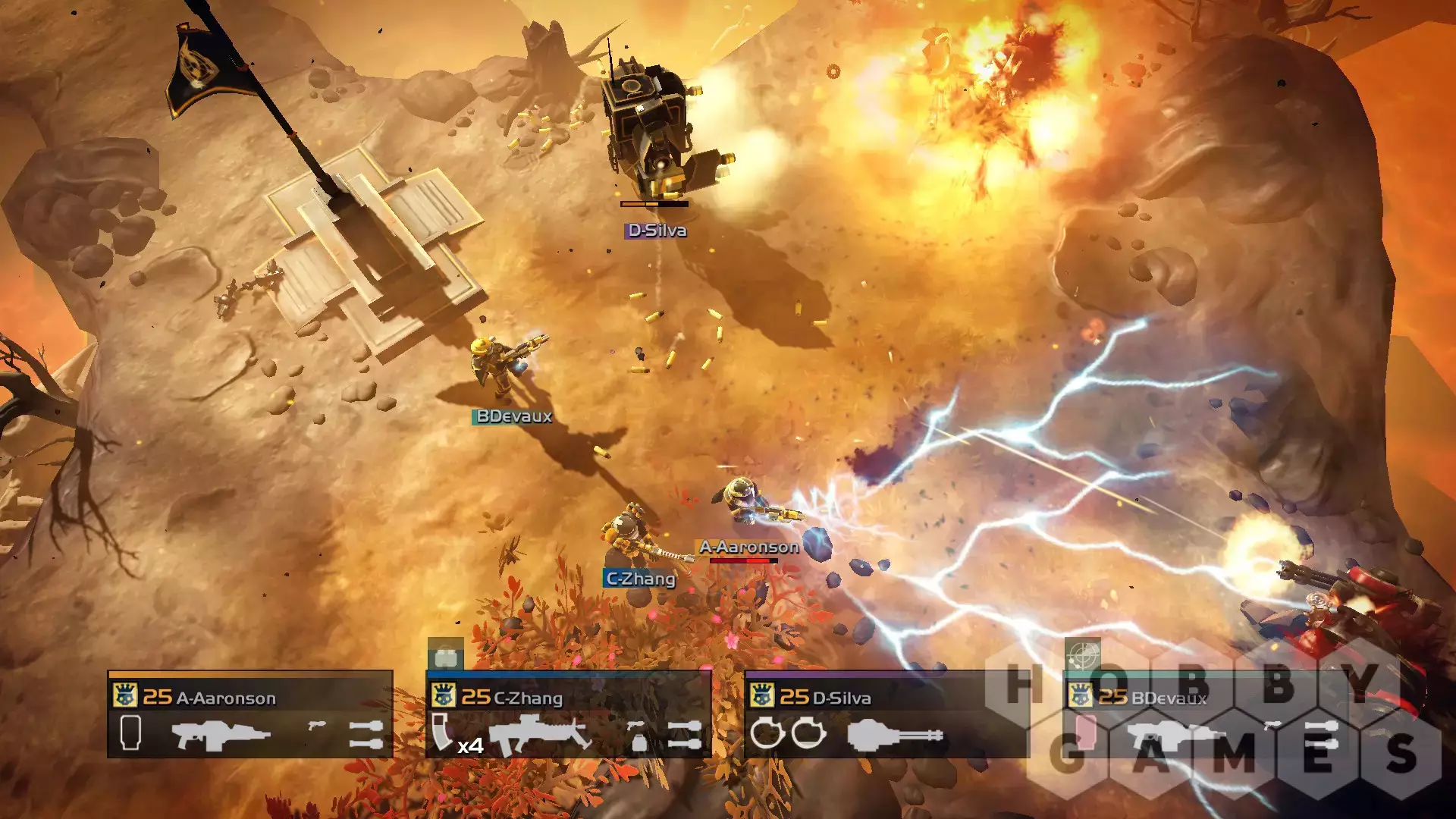Select C-Zhang's assault rifle icon

(539, 735)
